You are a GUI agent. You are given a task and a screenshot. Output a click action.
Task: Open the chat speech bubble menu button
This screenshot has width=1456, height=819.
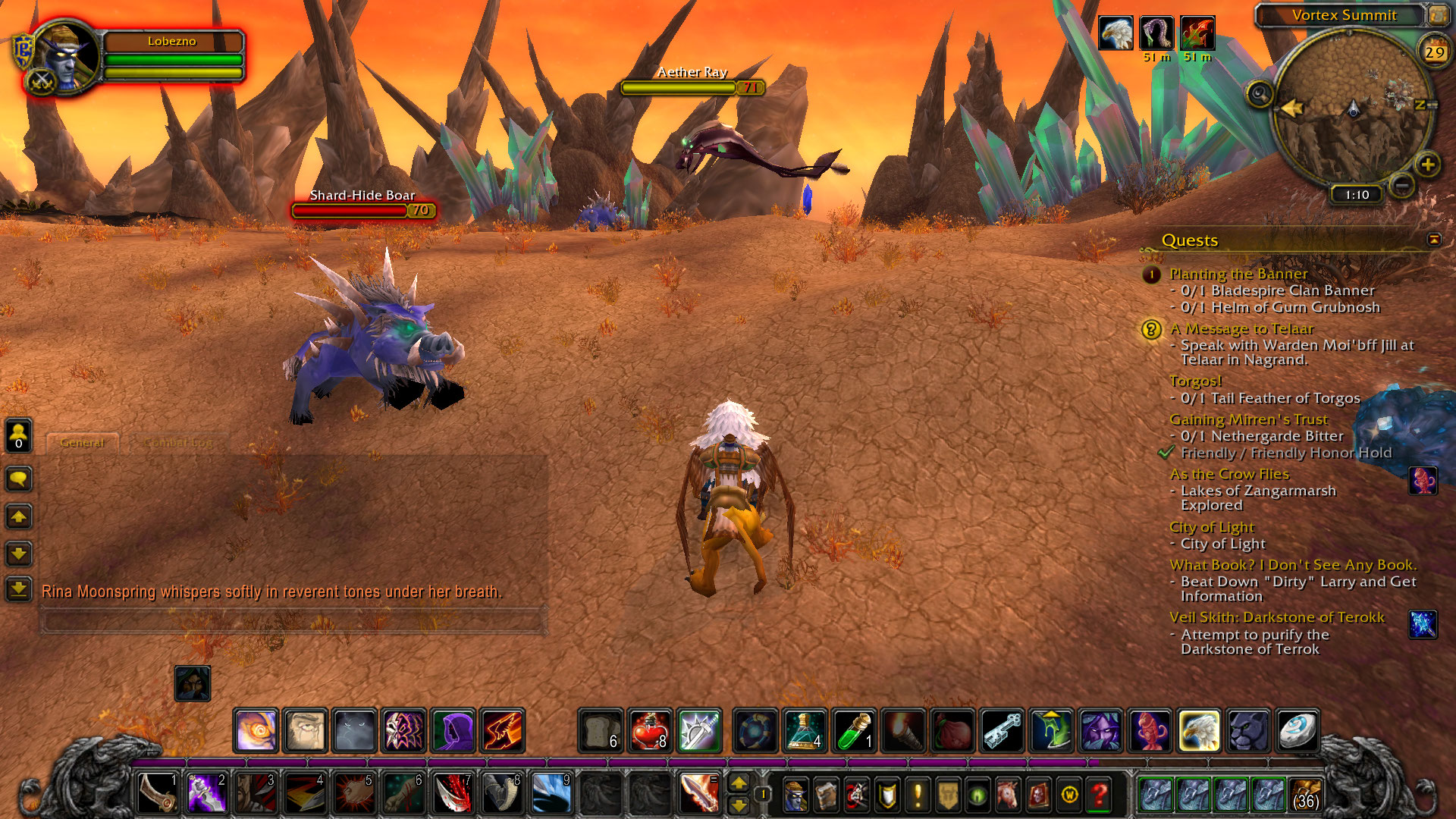tap(19, 479)
